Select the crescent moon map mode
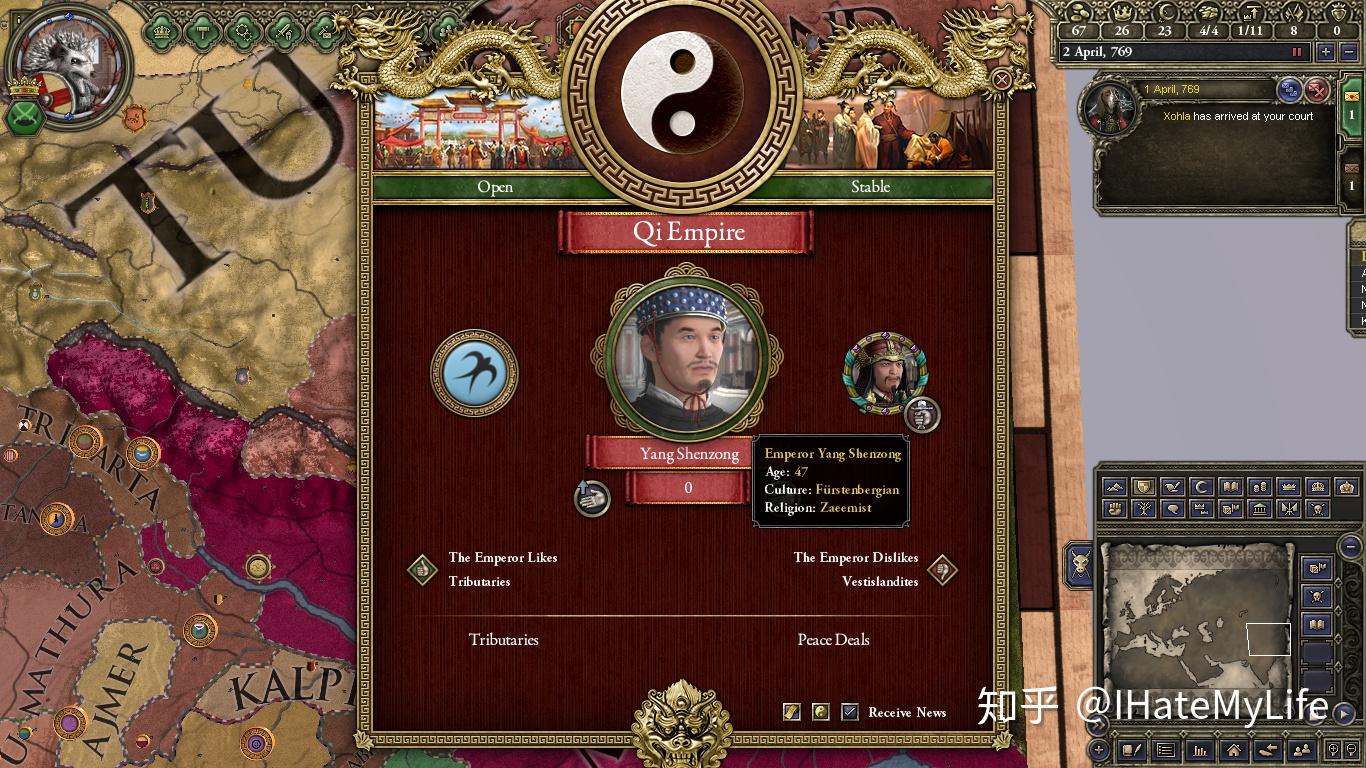 click(1202, 487)
